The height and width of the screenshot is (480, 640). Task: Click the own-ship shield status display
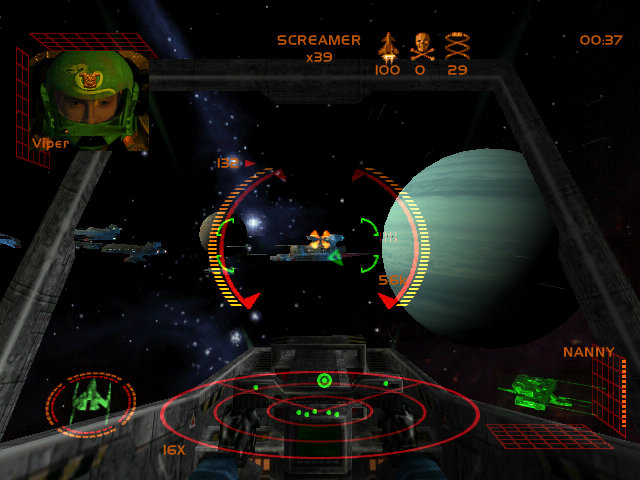tap(90, 403)
